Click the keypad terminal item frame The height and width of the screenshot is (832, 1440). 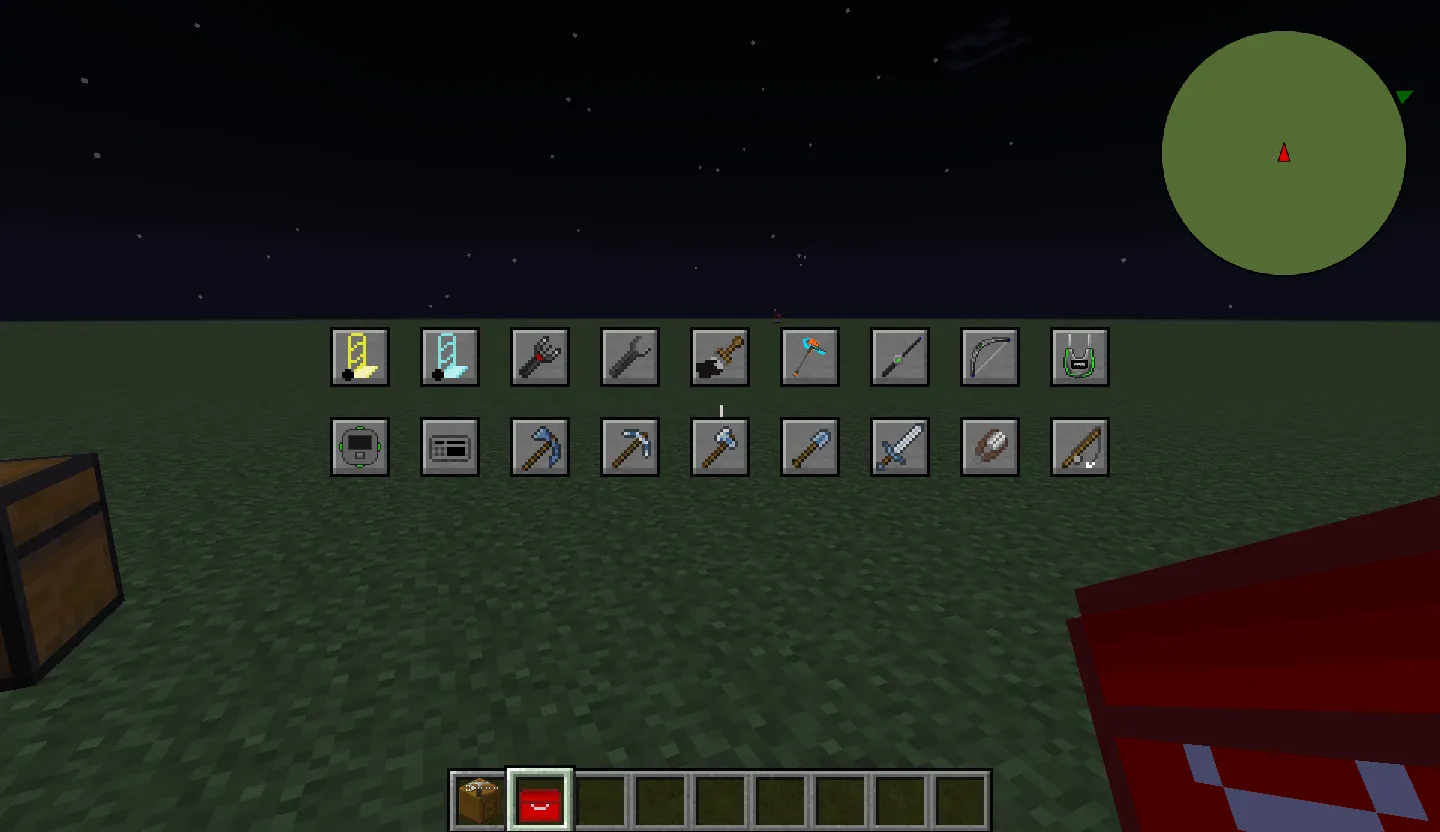[449, 447]
